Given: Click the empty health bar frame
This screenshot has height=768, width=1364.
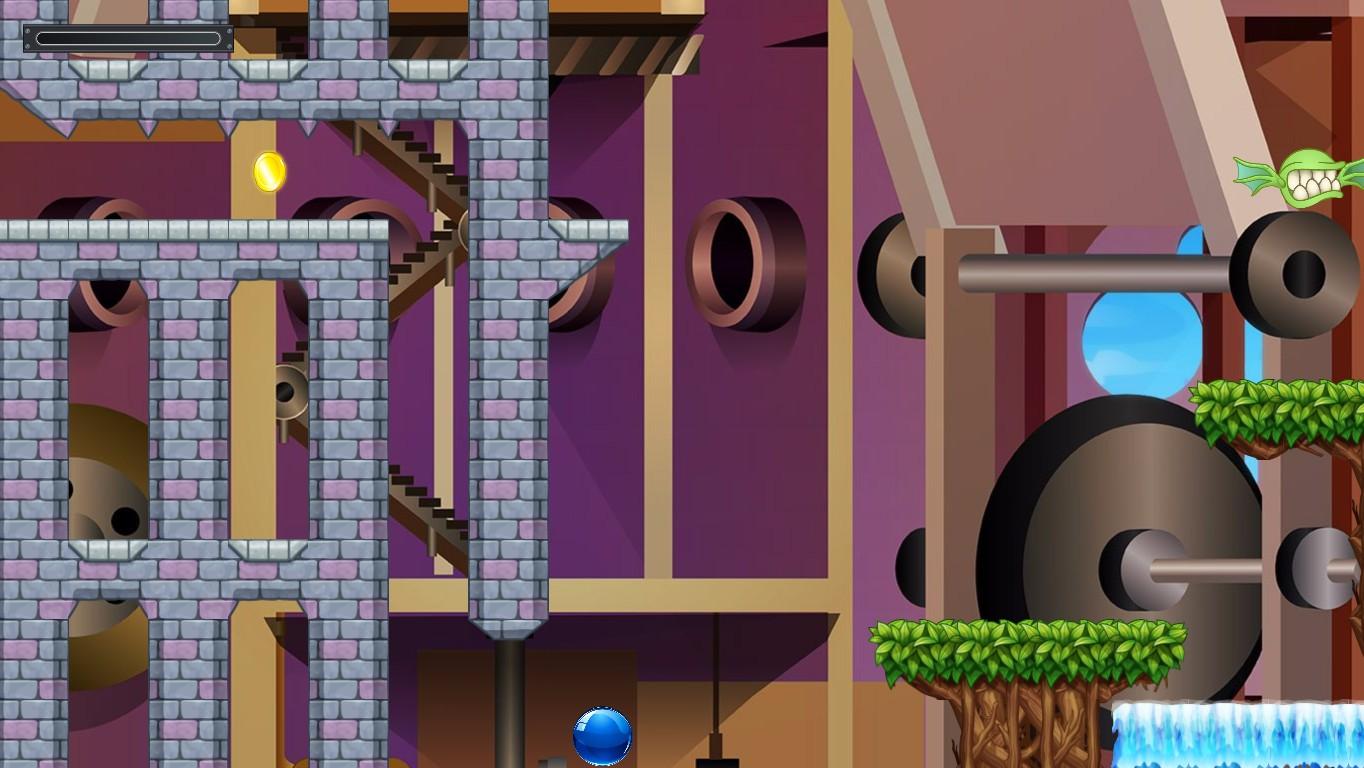Looking at the screenshot, I should coord(130,36).
